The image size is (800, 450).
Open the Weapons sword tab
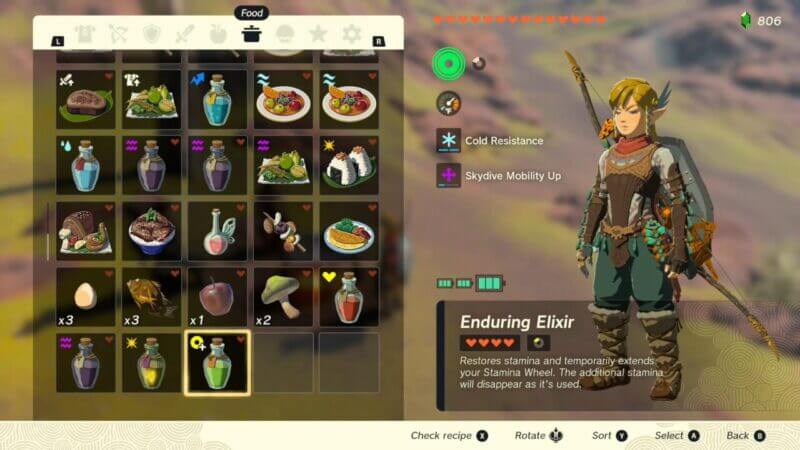coord(184,35)
